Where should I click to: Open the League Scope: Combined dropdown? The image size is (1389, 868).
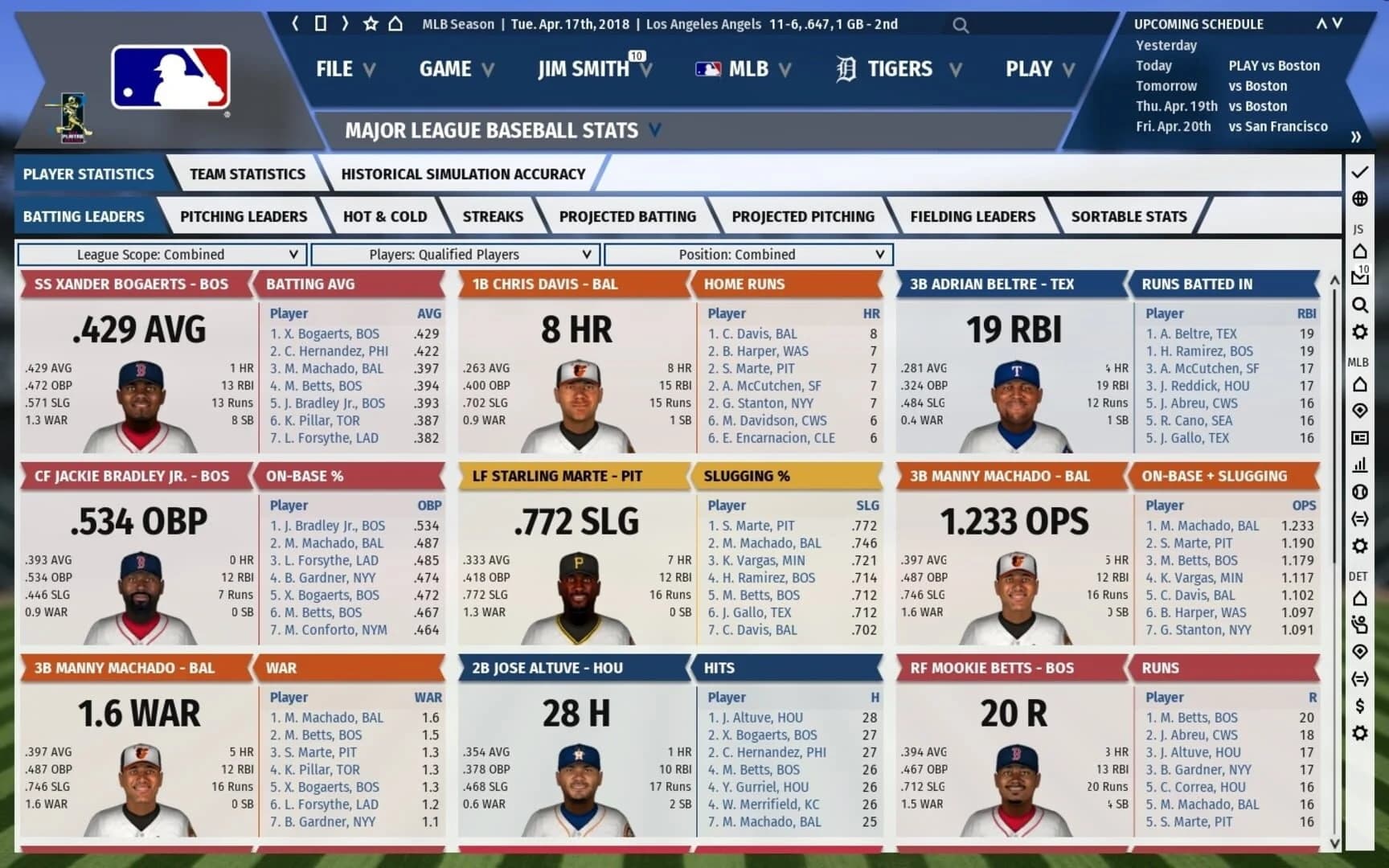(161, 255)
